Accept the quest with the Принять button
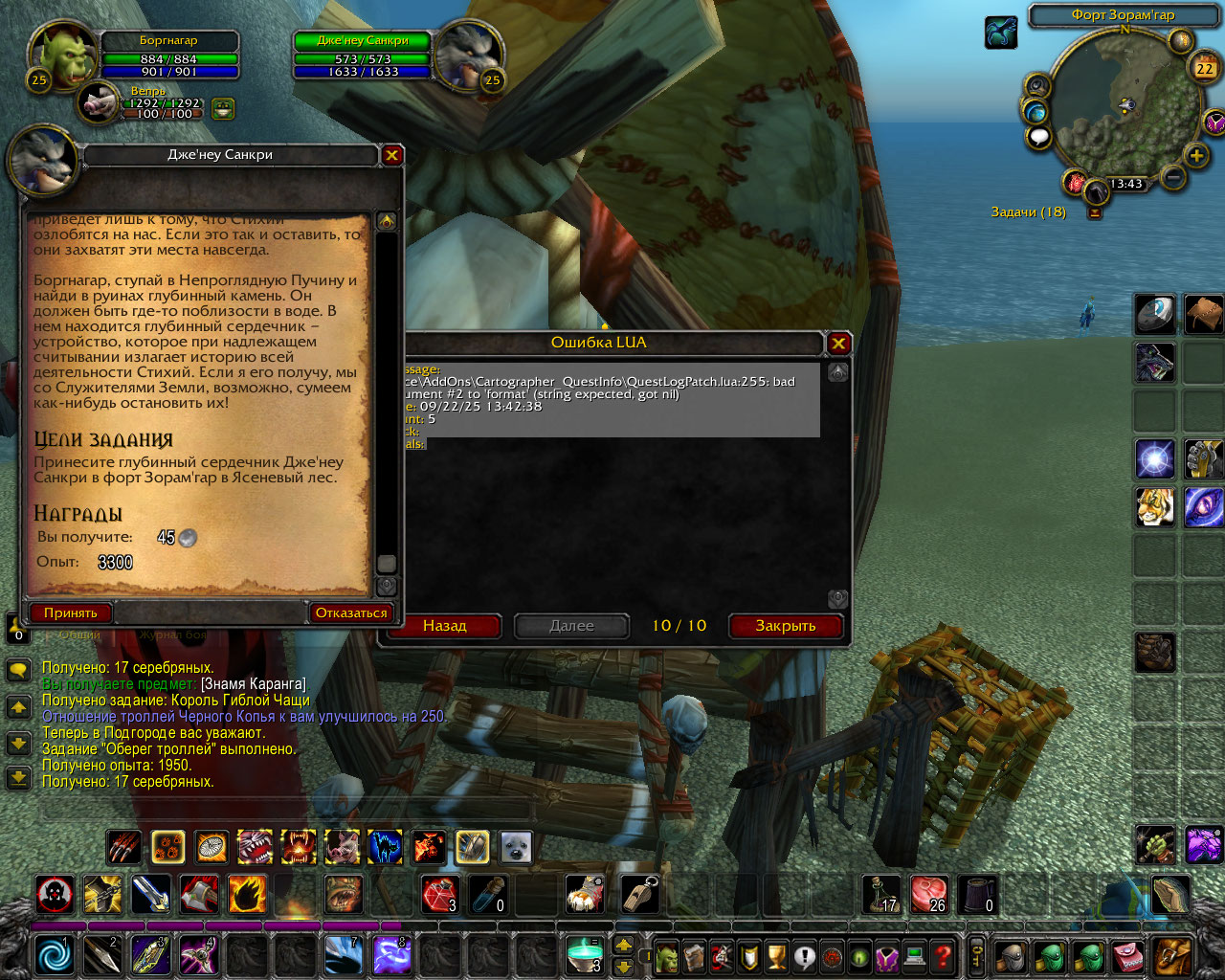The width and height of the screenshot is (1225, 980). [71, 613]
